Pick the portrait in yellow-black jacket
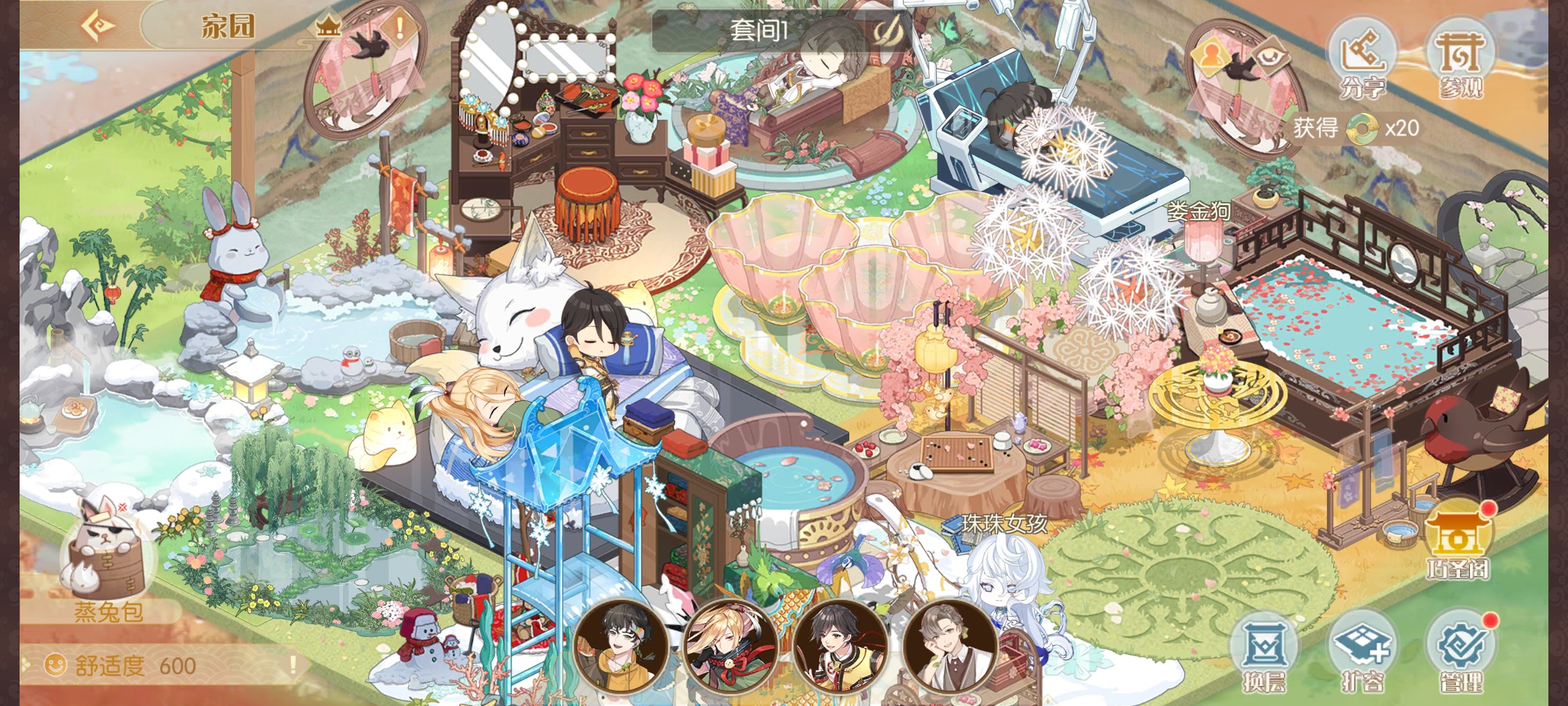Viewport: 1568px width, 706px height. [x=840, y=644]
